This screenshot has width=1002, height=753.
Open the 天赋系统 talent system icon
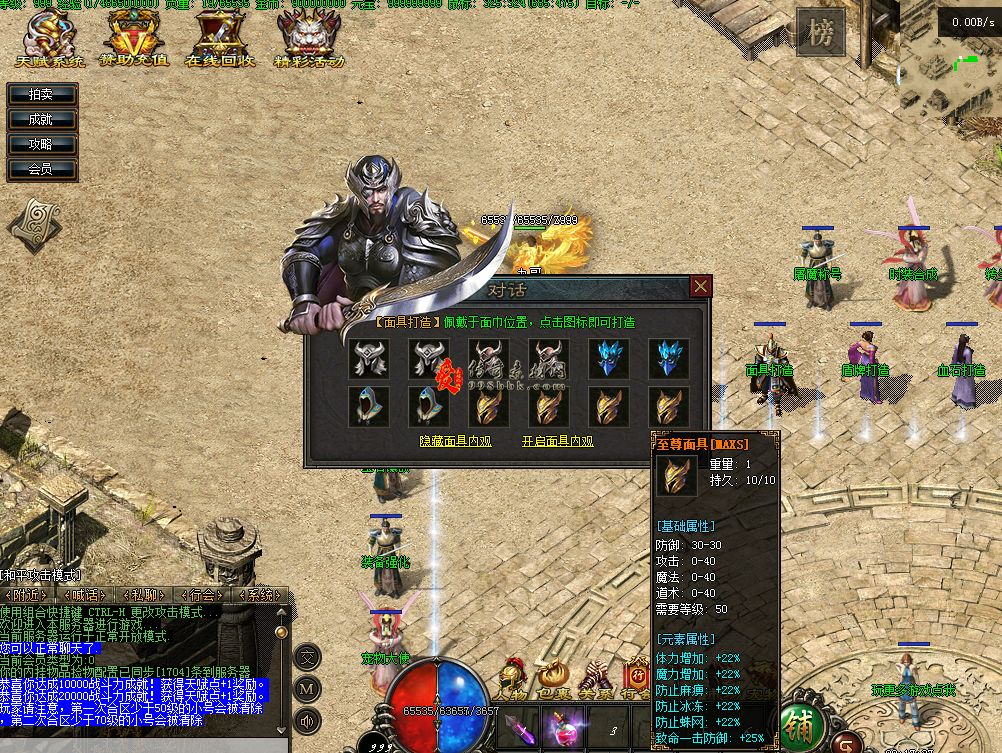tap(50, 38)
